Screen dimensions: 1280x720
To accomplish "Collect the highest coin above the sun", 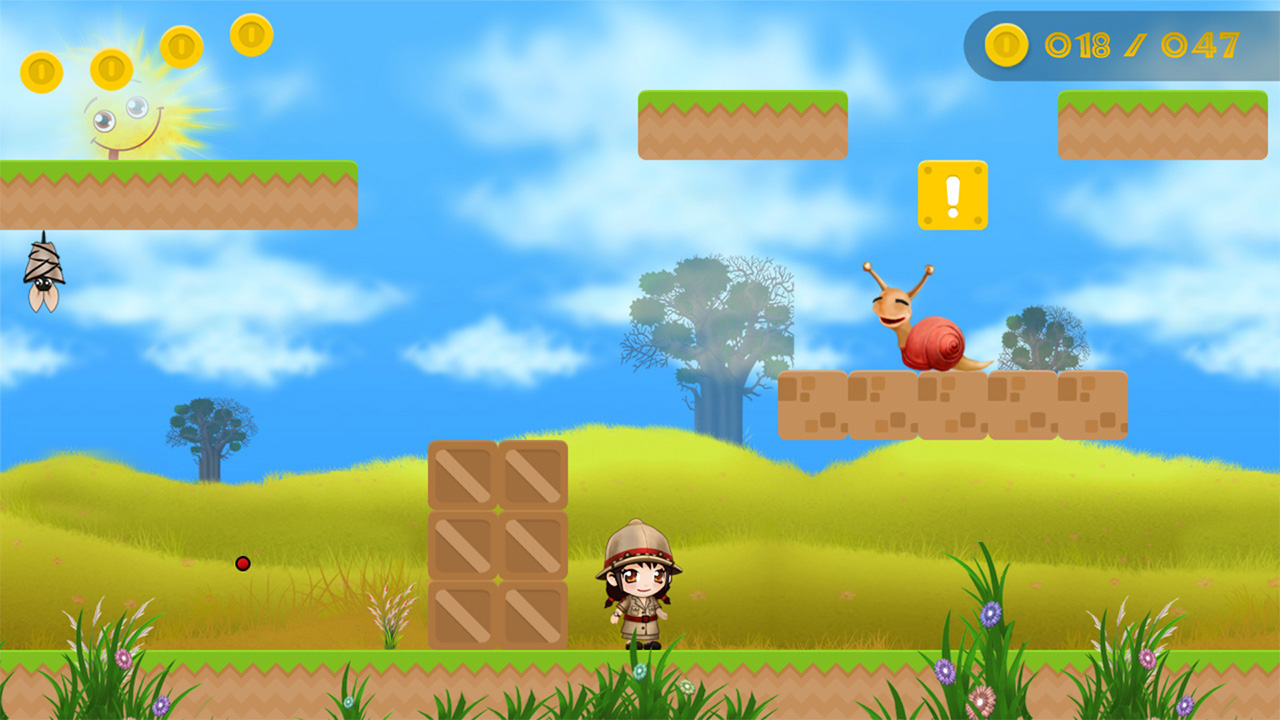I will (252, 35).
